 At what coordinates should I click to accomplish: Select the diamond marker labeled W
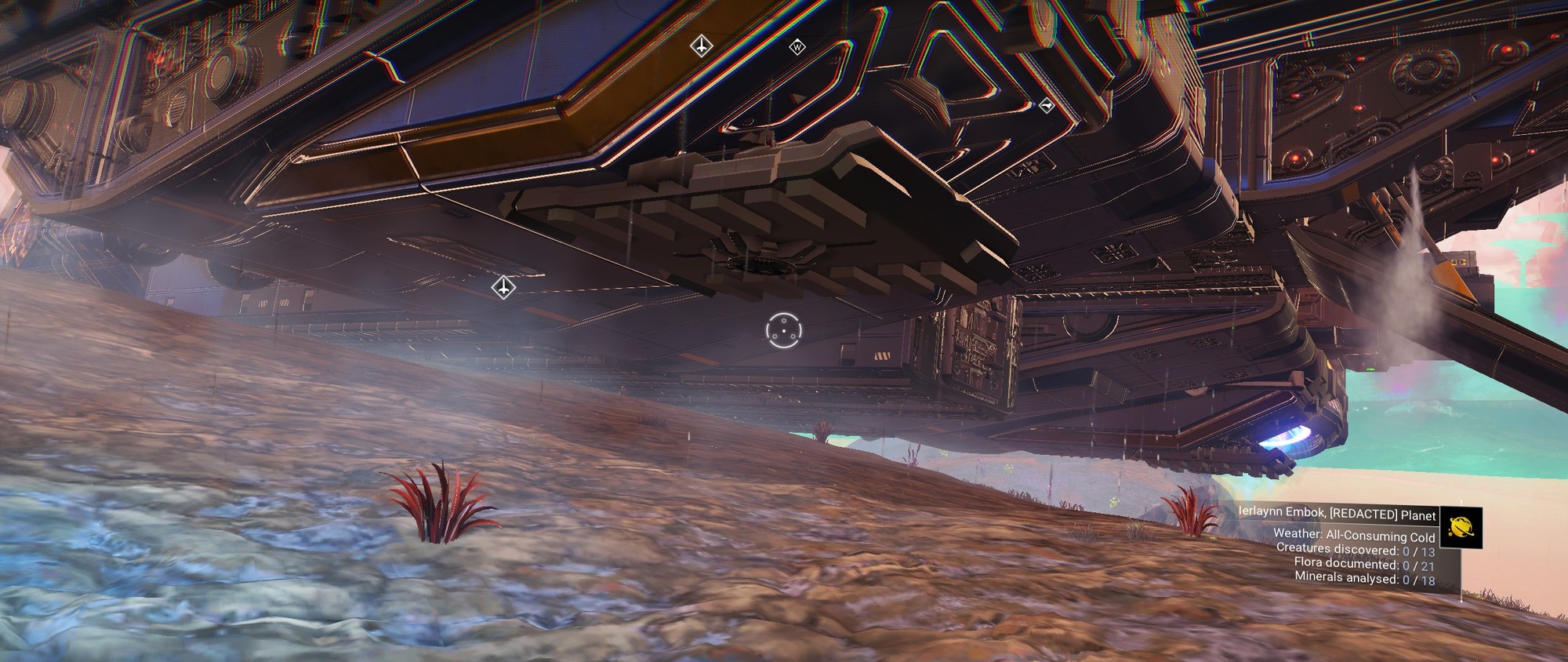point(797,48)
